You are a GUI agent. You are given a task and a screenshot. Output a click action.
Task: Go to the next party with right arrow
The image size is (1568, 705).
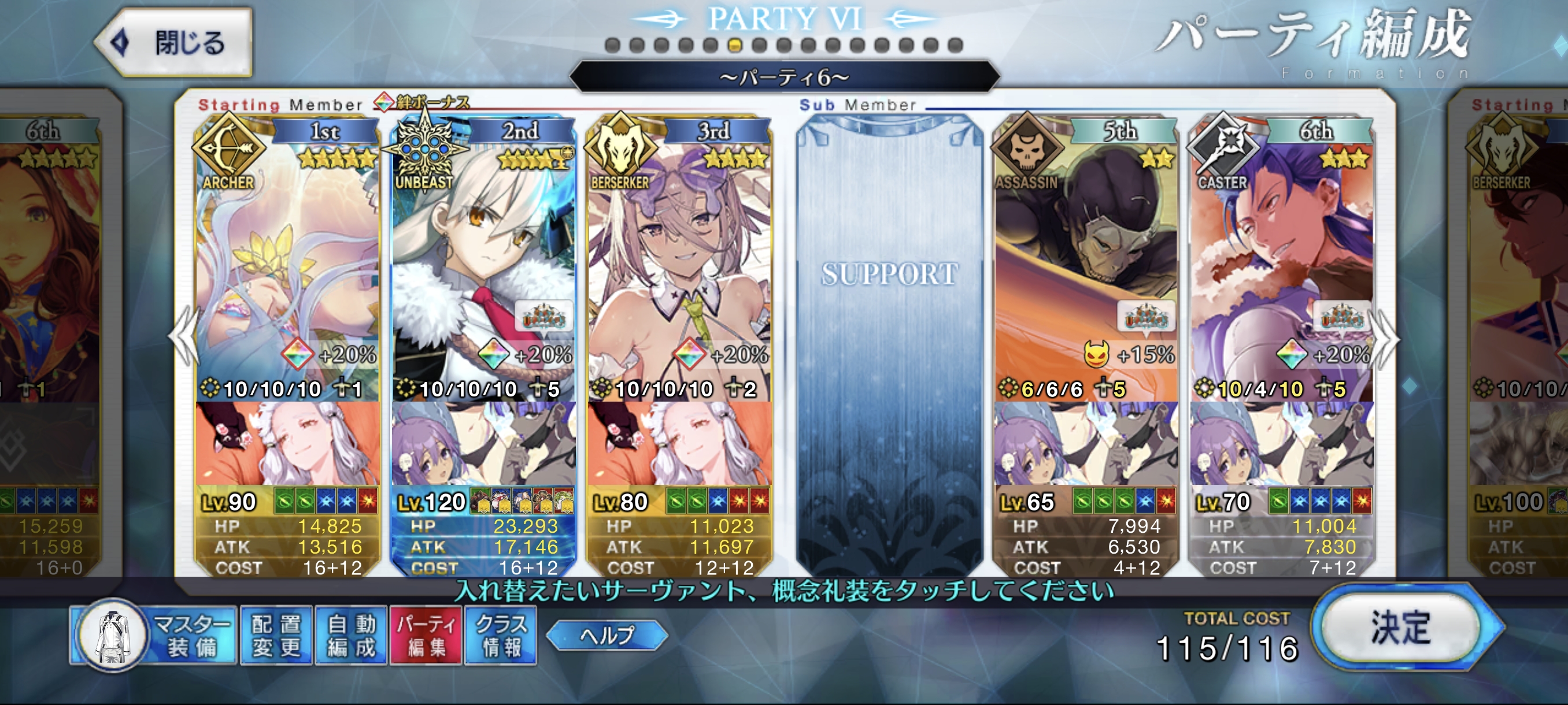point(1386,336)
